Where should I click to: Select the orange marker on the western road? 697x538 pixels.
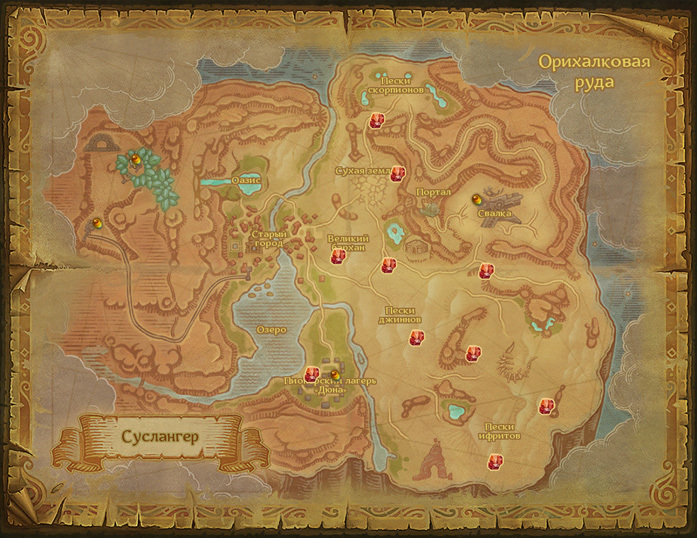pyautogui.click(x=96, y=222)
